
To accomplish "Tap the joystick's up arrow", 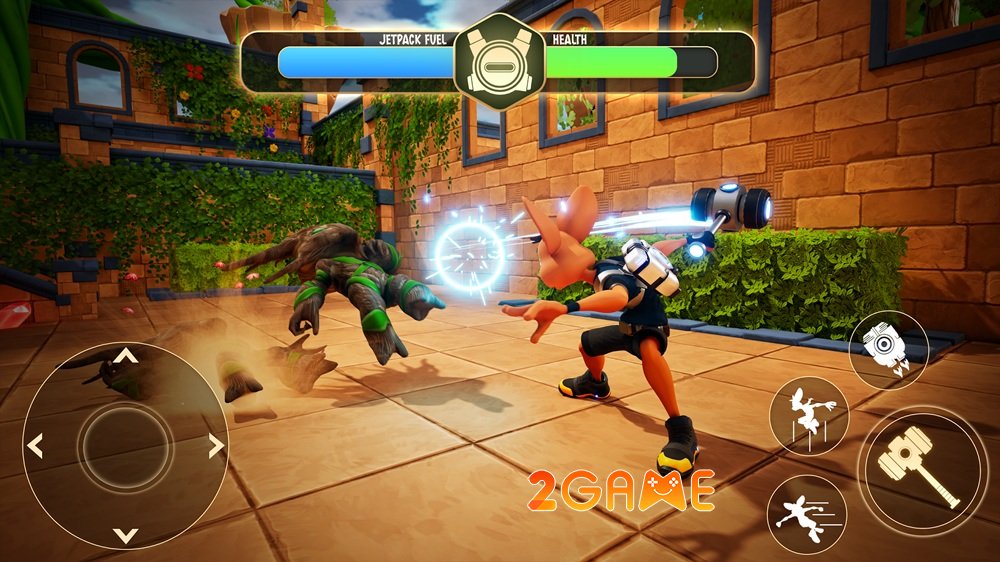I will (x=124, y=355).
